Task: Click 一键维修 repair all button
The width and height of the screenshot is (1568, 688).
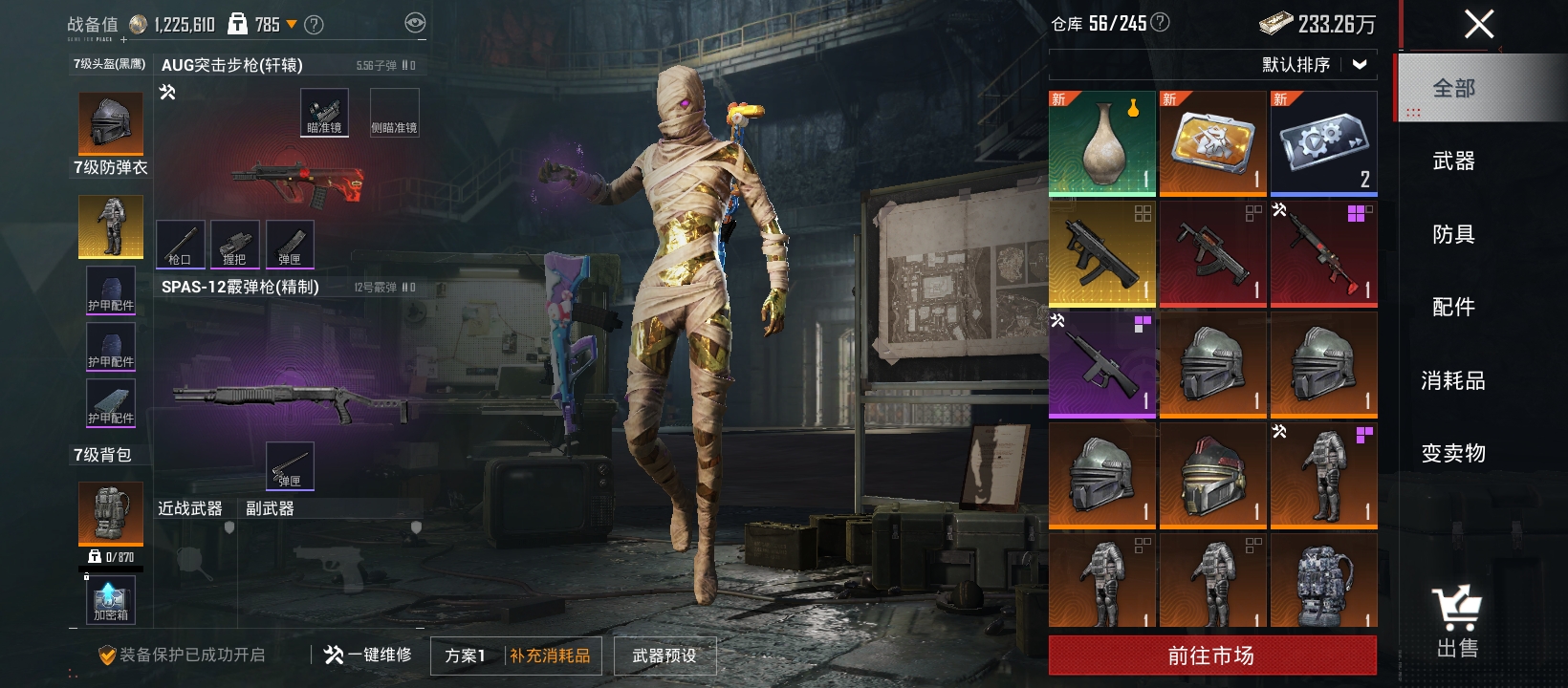Action: coord(368,655)
